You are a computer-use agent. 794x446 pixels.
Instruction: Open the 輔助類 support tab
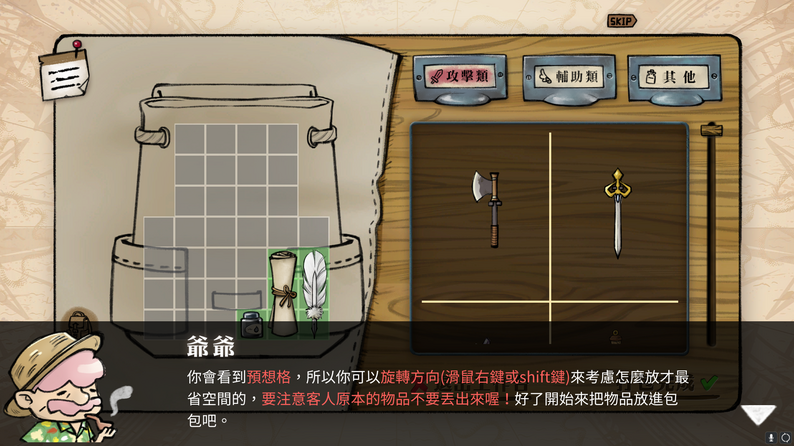[x=567, y=75]
